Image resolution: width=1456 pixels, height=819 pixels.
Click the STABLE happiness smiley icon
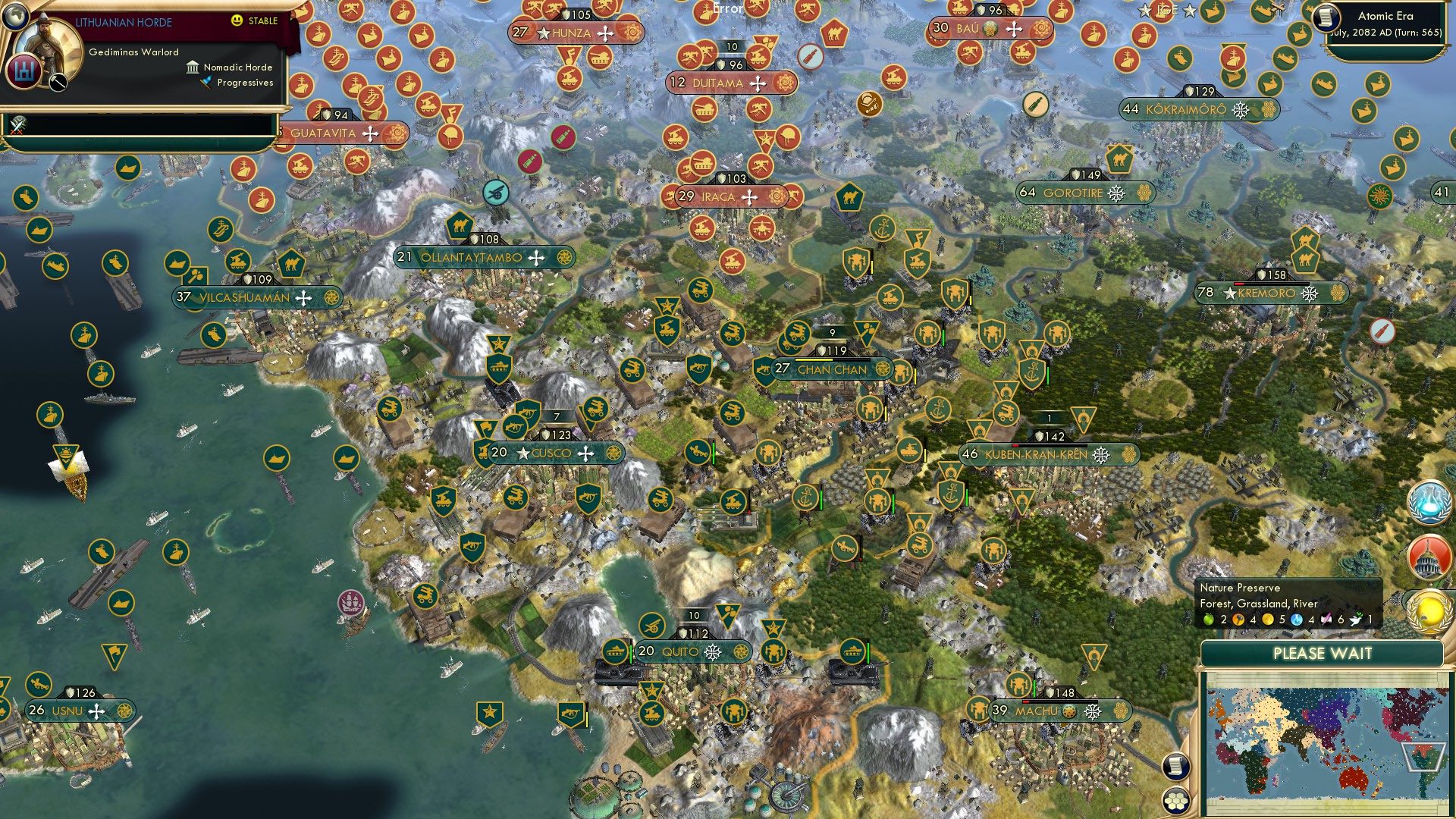(x=235, y=20)
